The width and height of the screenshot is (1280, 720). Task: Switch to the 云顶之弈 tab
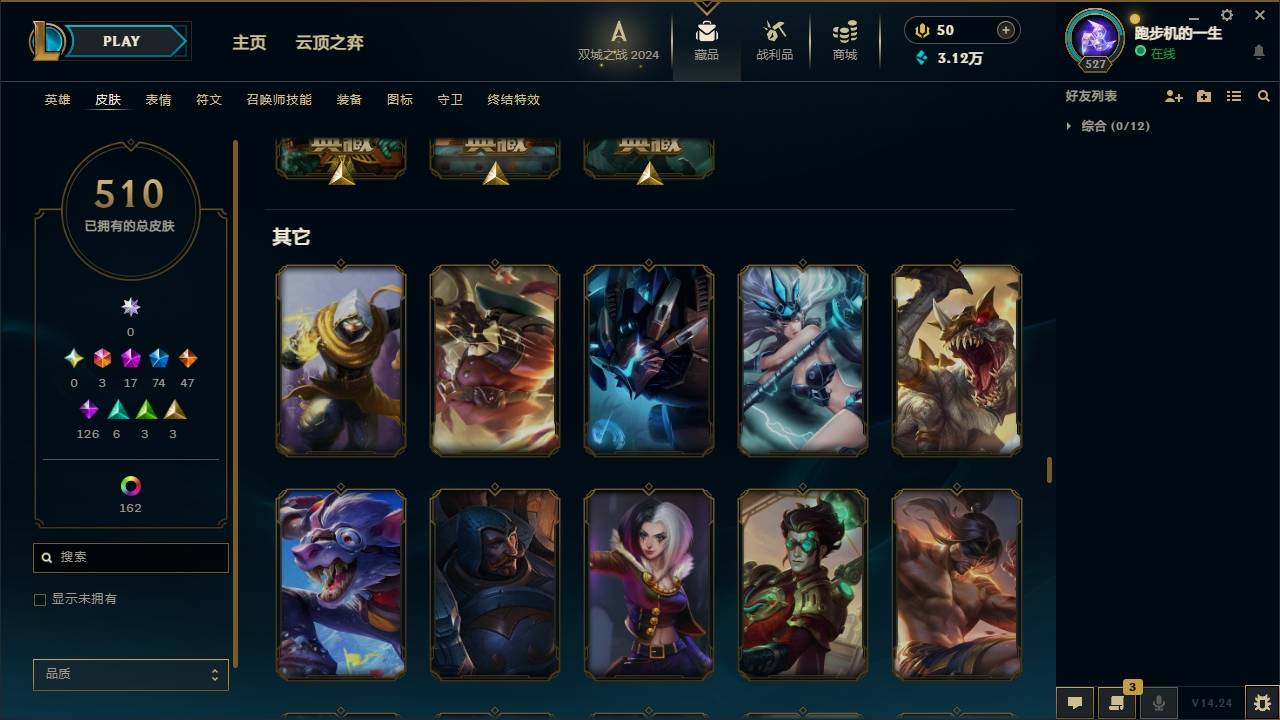(x=330, y=43)
